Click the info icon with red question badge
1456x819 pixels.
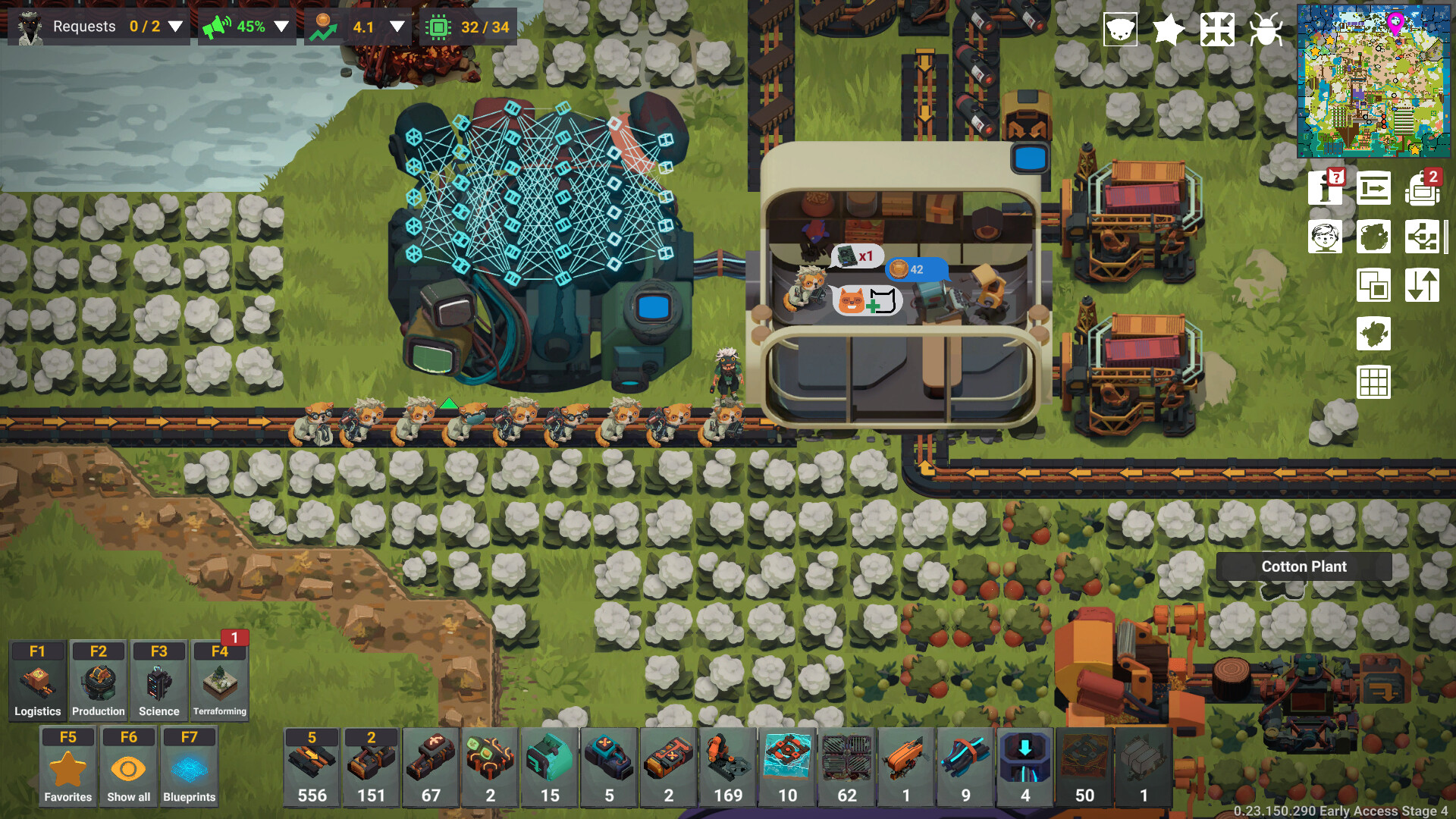point(1325,190)
